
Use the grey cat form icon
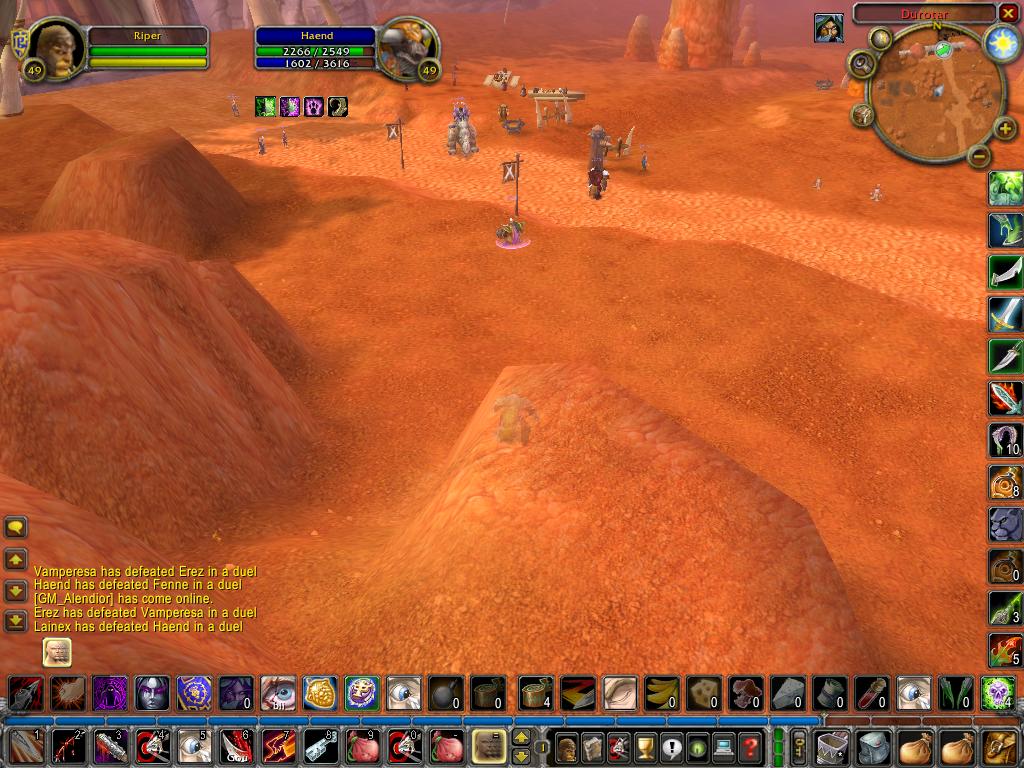point(1005,524)
